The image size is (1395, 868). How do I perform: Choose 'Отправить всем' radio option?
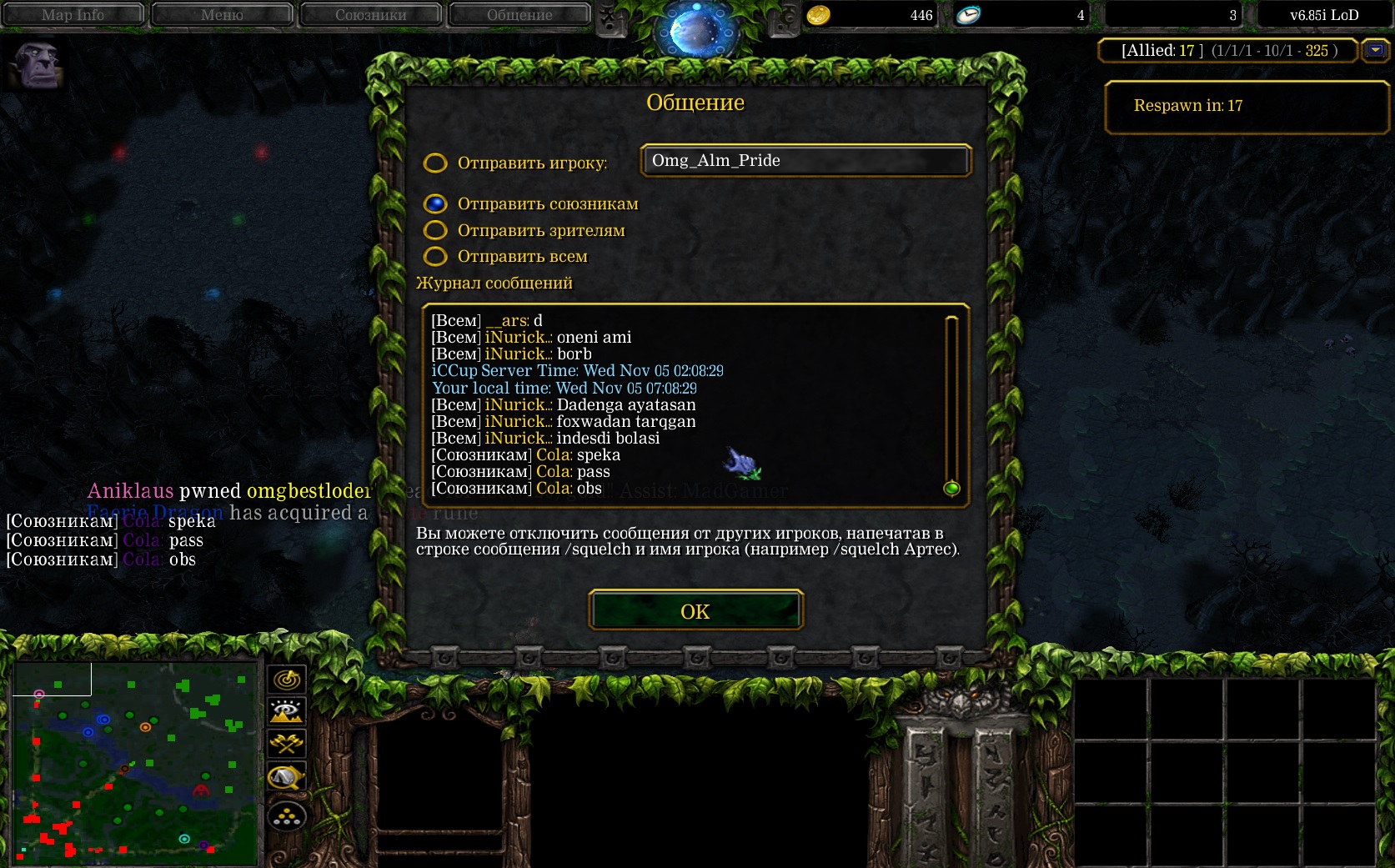(435, 256)
